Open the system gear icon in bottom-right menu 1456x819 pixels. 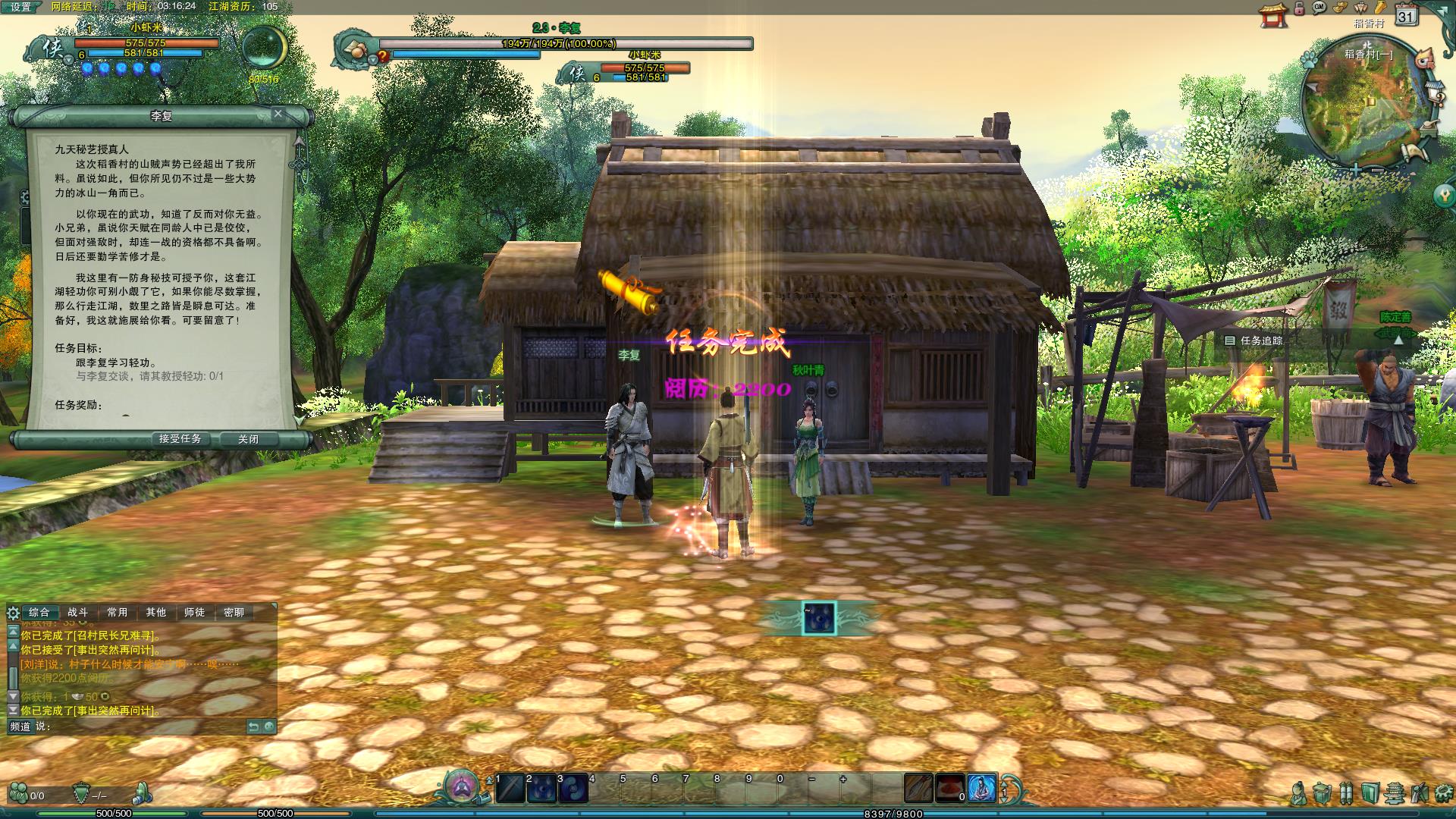coord(1443,793)
